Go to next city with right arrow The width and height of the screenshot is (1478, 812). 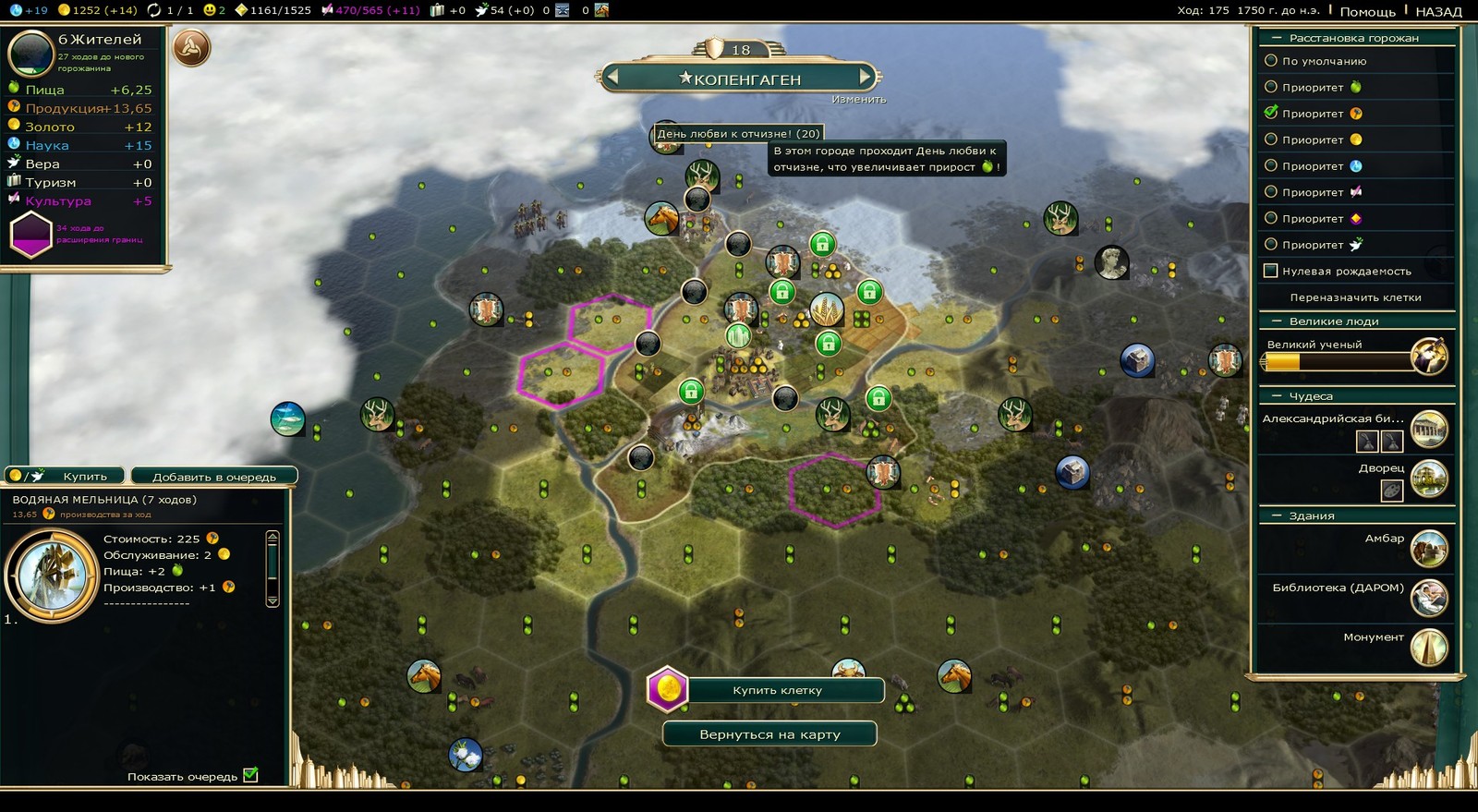(866, 77)
